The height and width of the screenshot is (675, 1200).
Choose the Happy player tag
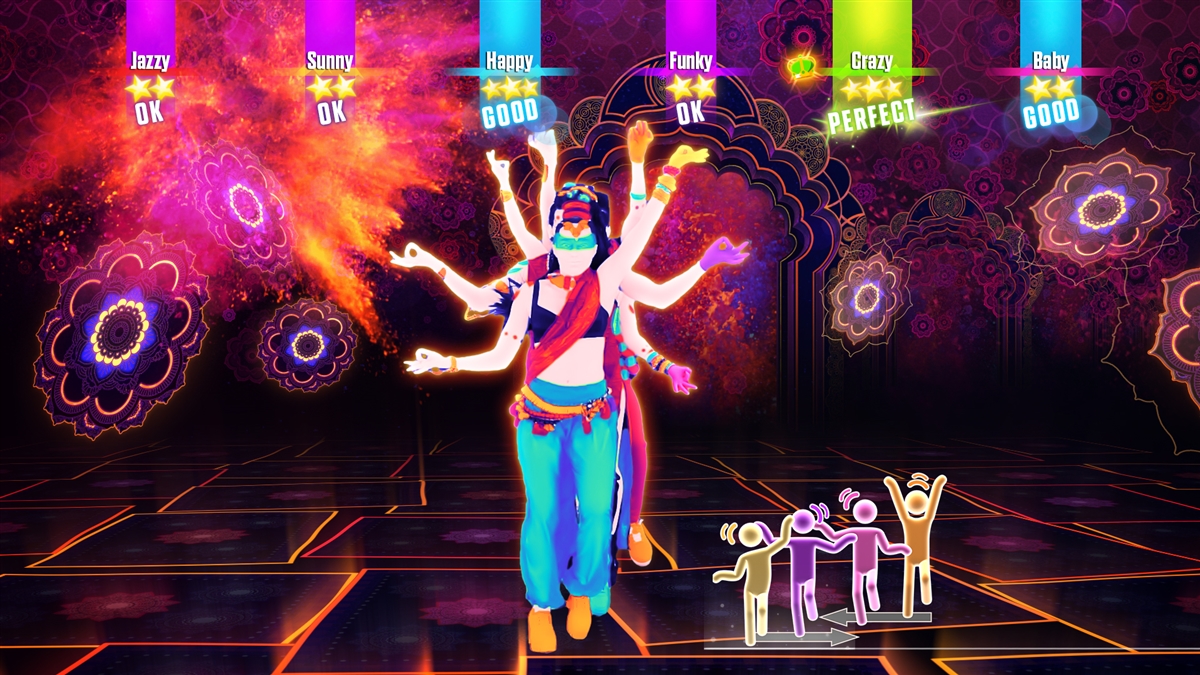[x=509, y=61]
